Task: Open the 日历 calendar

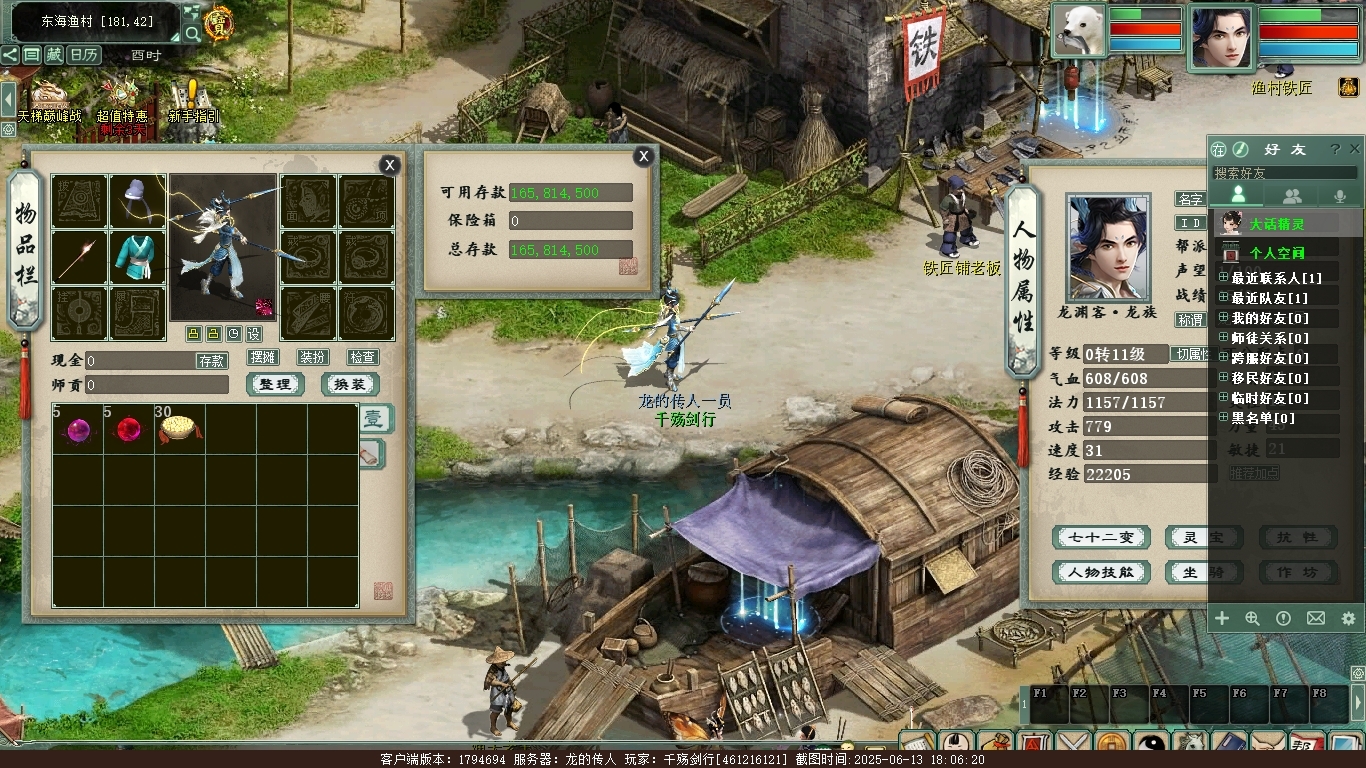Action: tap(84, 55)
